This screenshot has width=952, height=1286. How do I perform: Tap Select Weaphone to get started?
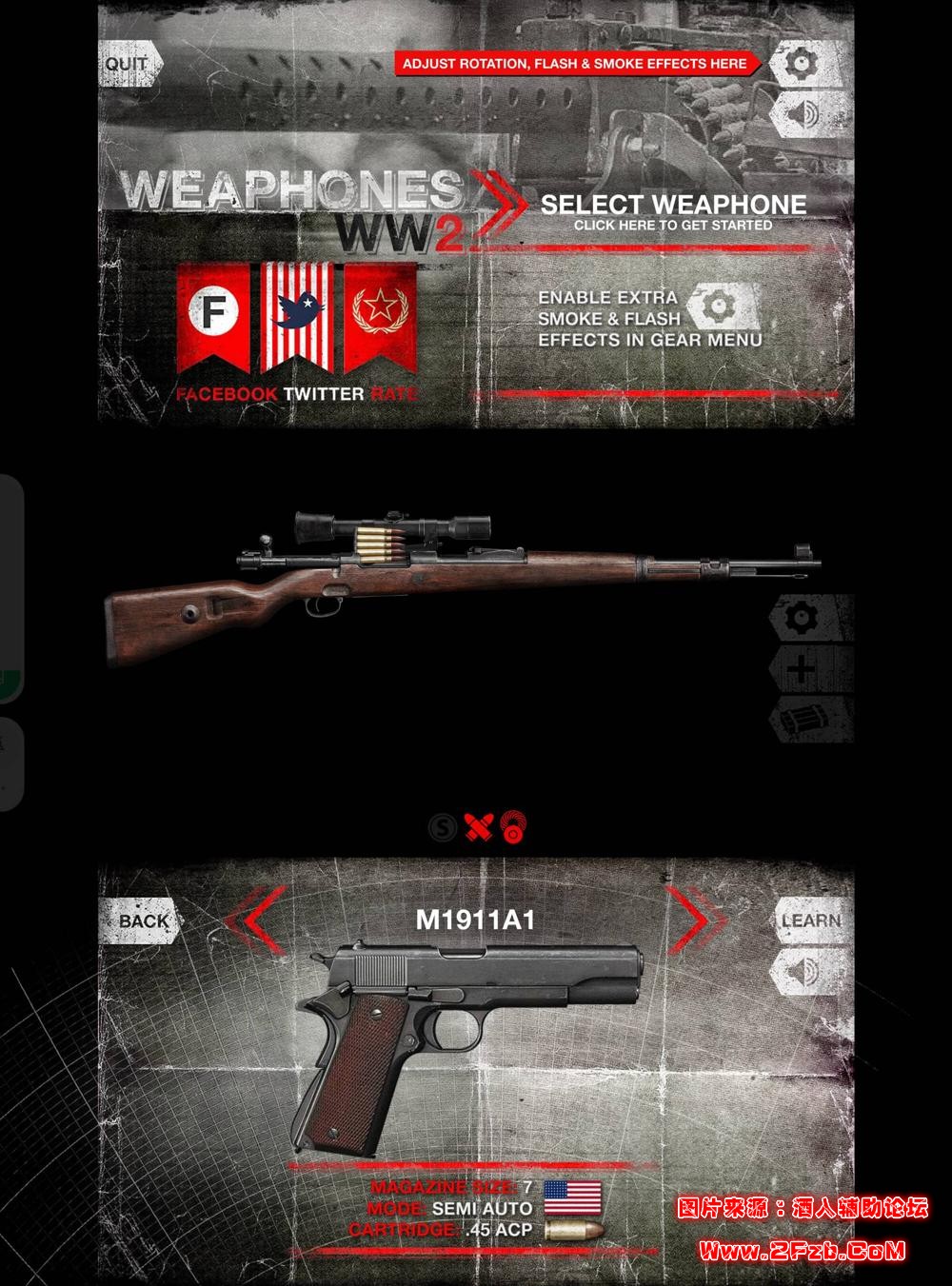[672, 211]
